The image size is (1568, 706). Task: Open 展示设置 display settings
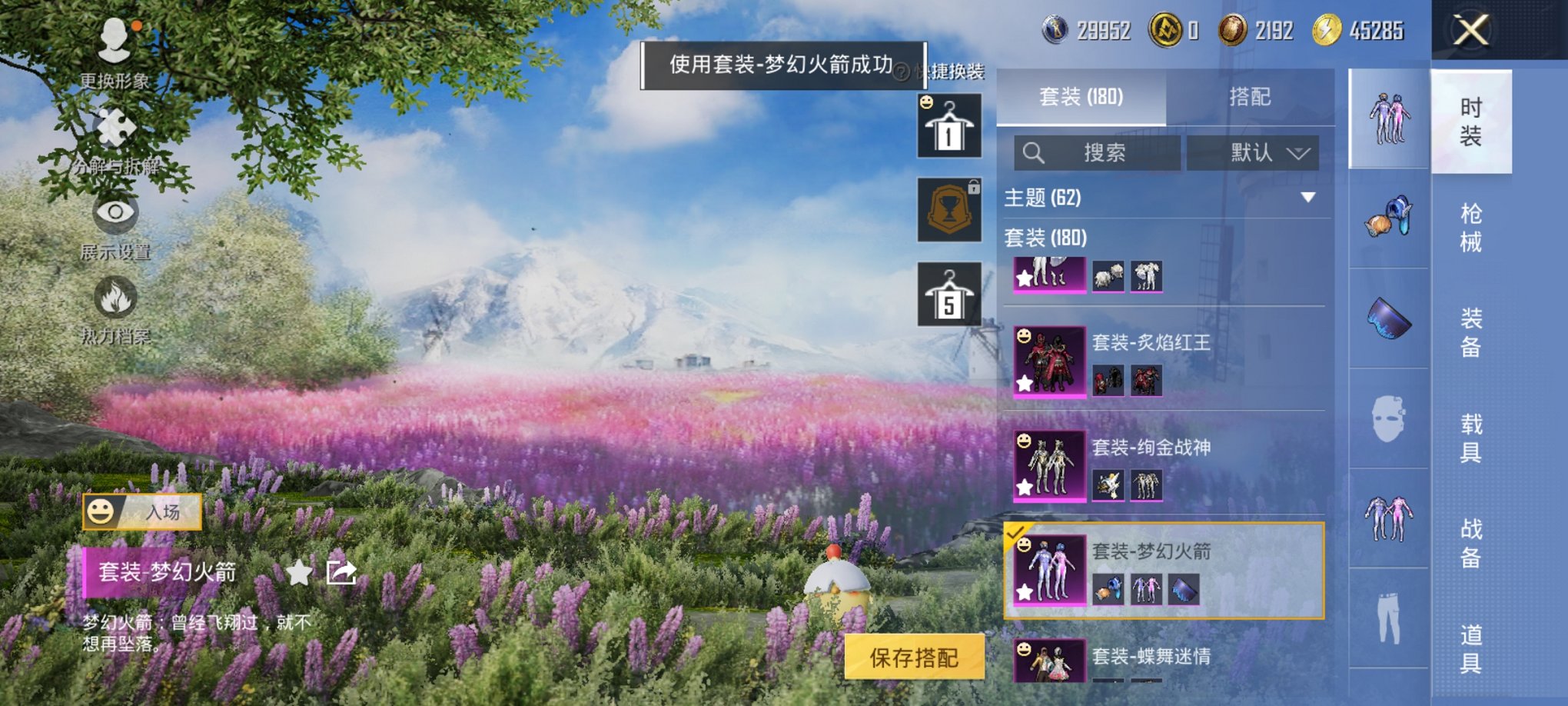tap(115, 215)
